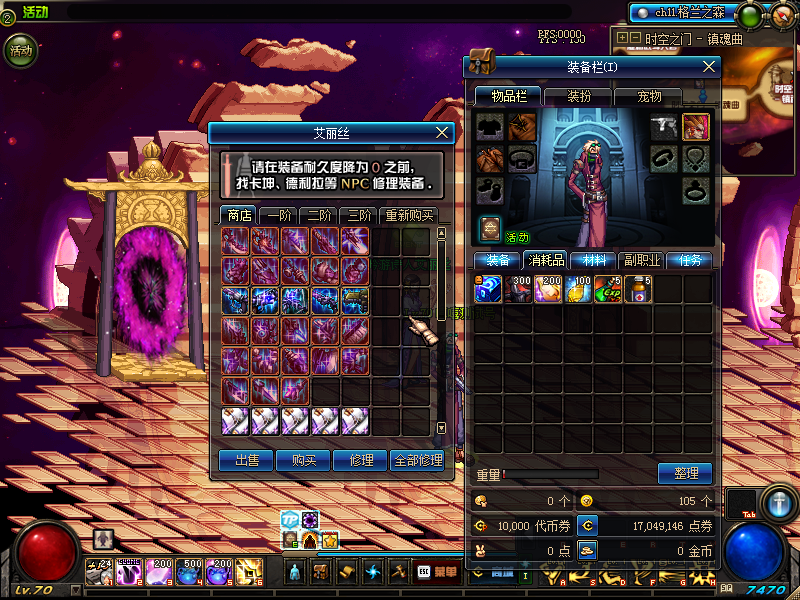
Task: Sort the inventory with 整理
Action: [685, 473]
